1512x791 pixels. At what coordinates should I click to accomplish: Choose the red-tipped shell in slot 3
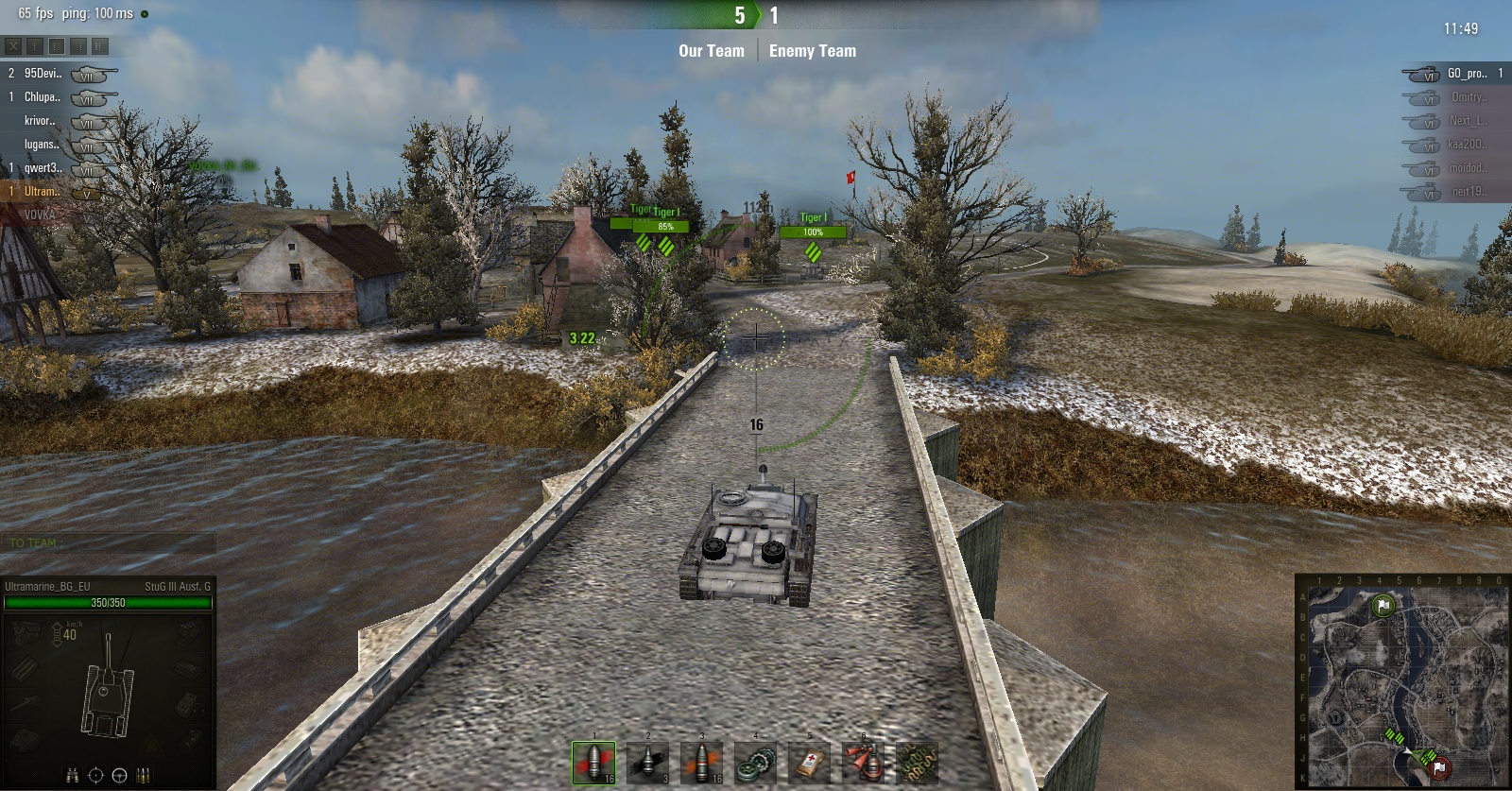coord(701,763)
